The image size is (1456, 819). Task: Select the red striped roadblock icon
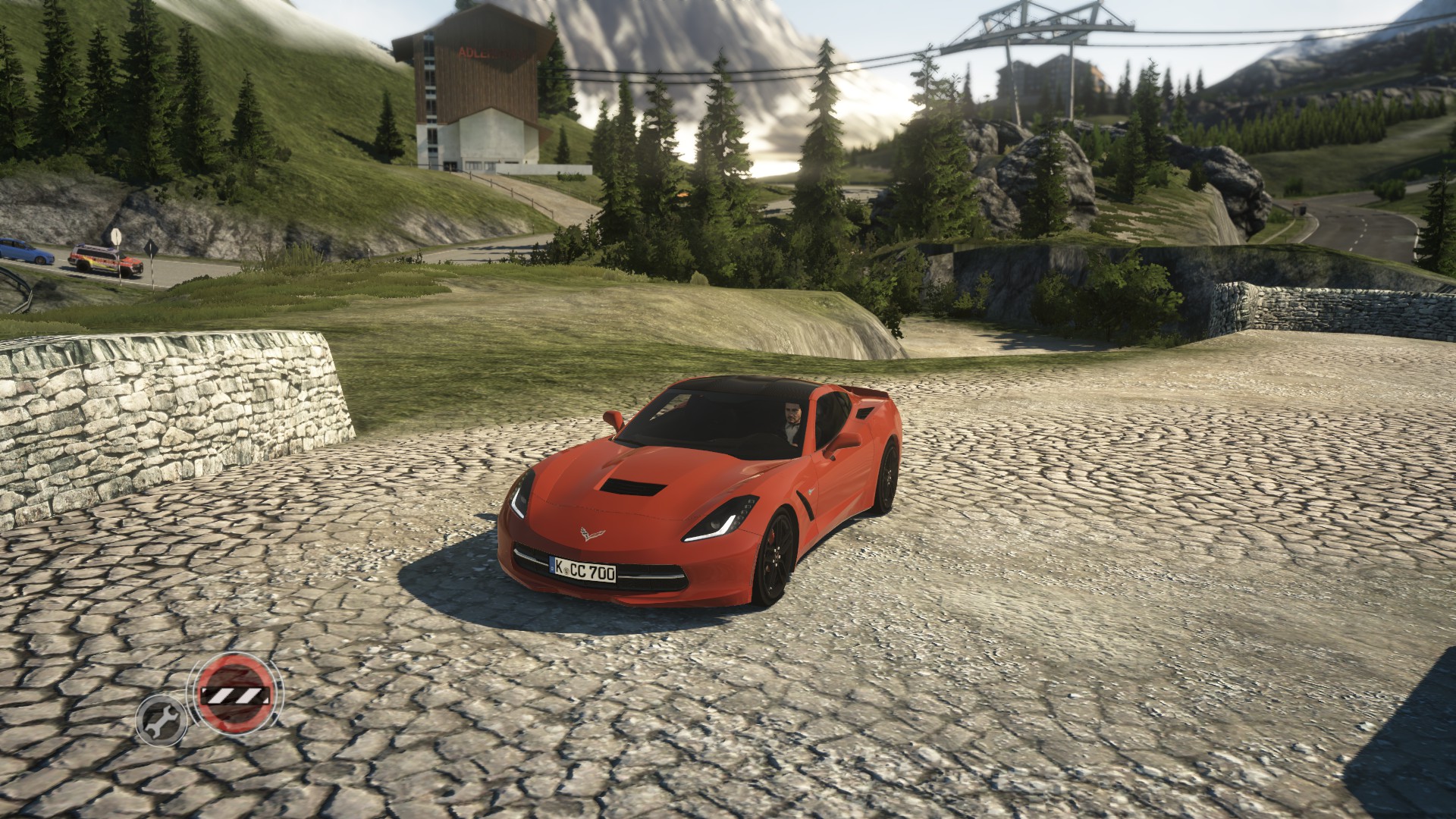pos(234,694)
